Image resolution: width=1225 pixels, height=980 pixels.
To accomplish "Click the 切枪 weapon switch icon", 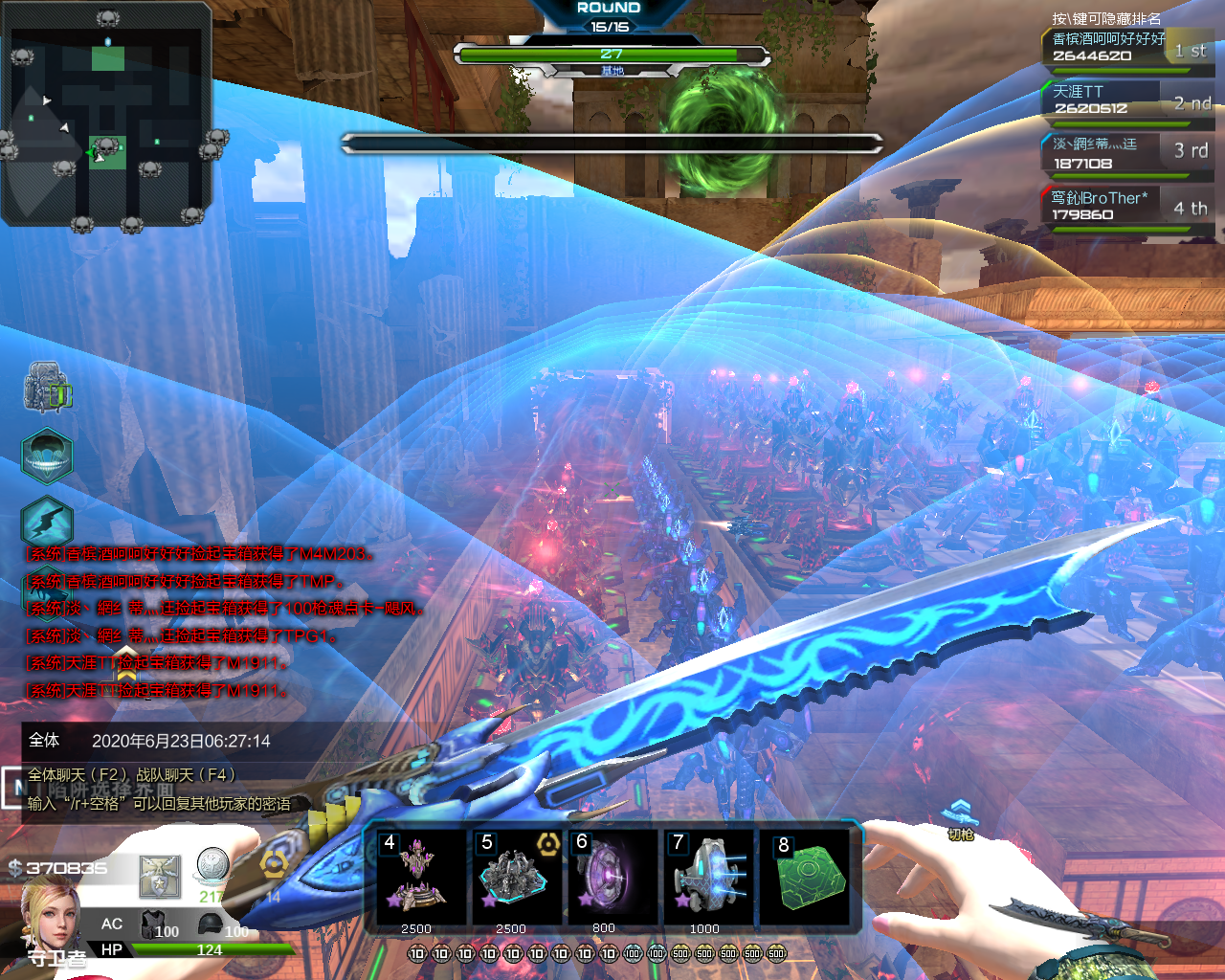I will click(960, 819).
